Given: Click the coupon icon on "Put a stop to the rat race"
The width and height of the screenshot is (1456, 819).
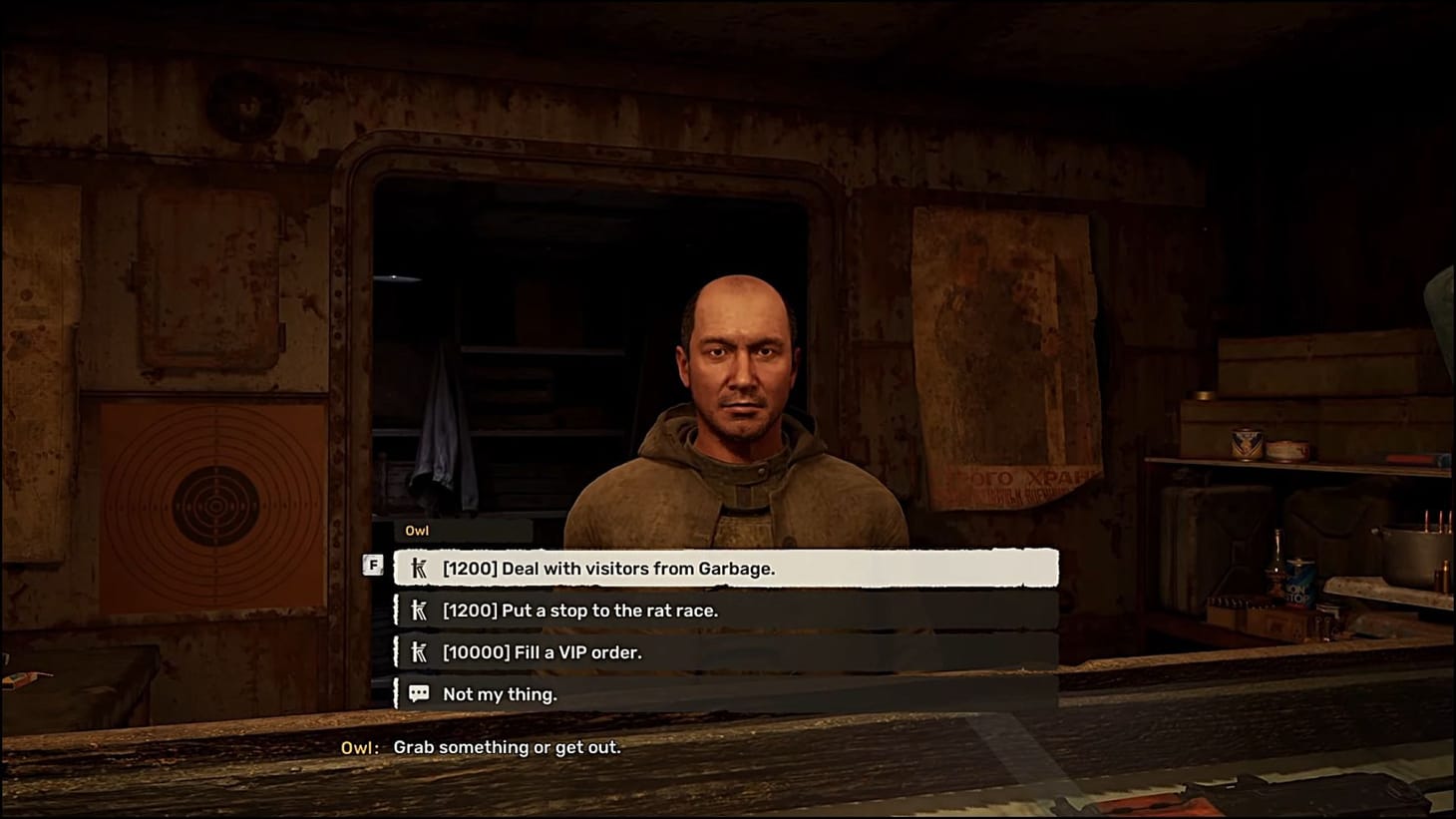Looking at the screenshot, I should pos(419,610).
